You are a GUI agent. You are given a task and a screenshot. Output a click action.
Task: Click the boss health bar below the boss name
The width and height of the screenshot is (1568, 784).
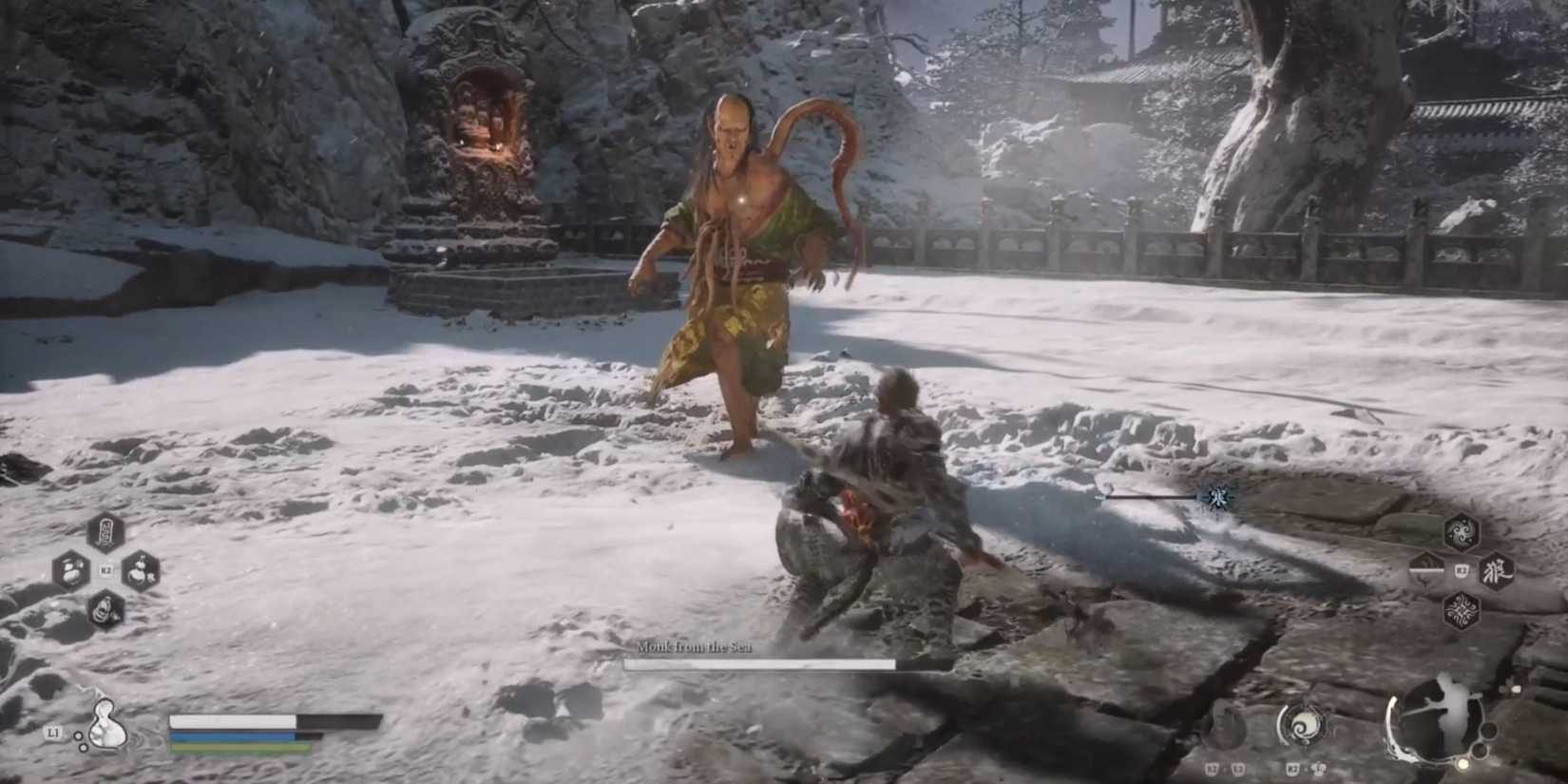760,663
